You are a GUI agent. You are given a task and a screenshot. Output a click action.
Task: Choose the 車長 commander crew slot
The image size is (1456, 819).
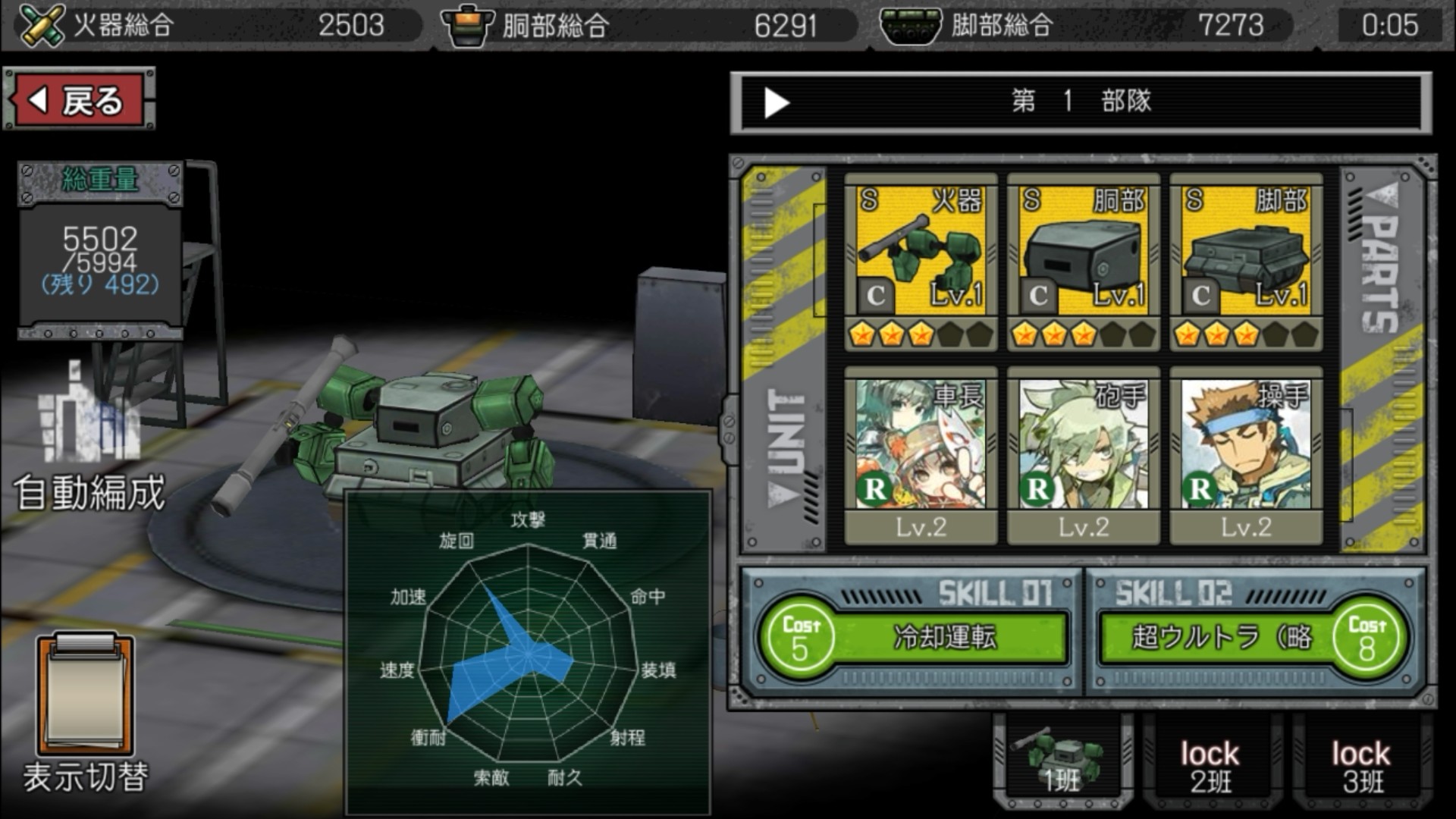tap(921, 455)
